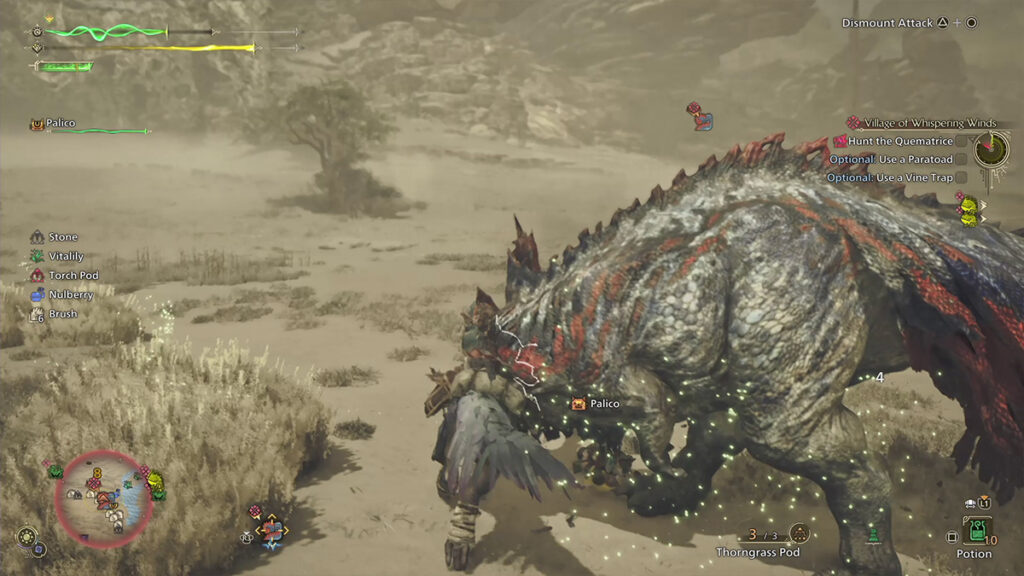The image size is (1024, 576).
Task: Open the circular minimap
Action: click(103, 498)
